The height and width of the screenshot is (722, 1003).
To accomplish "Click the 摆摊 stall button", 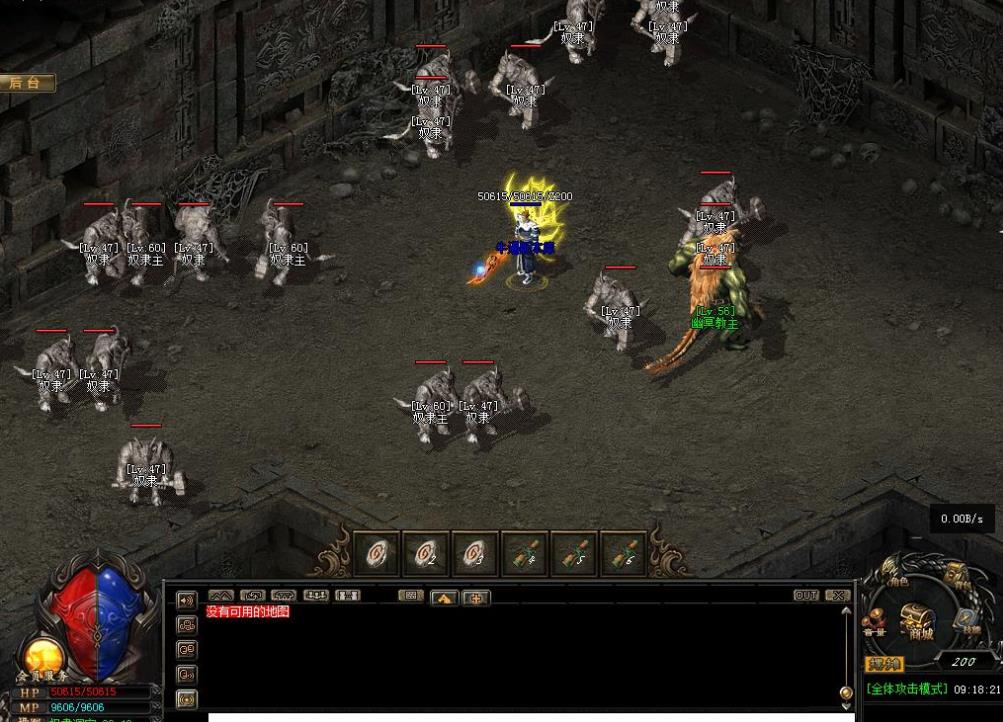I will (884, 664).
